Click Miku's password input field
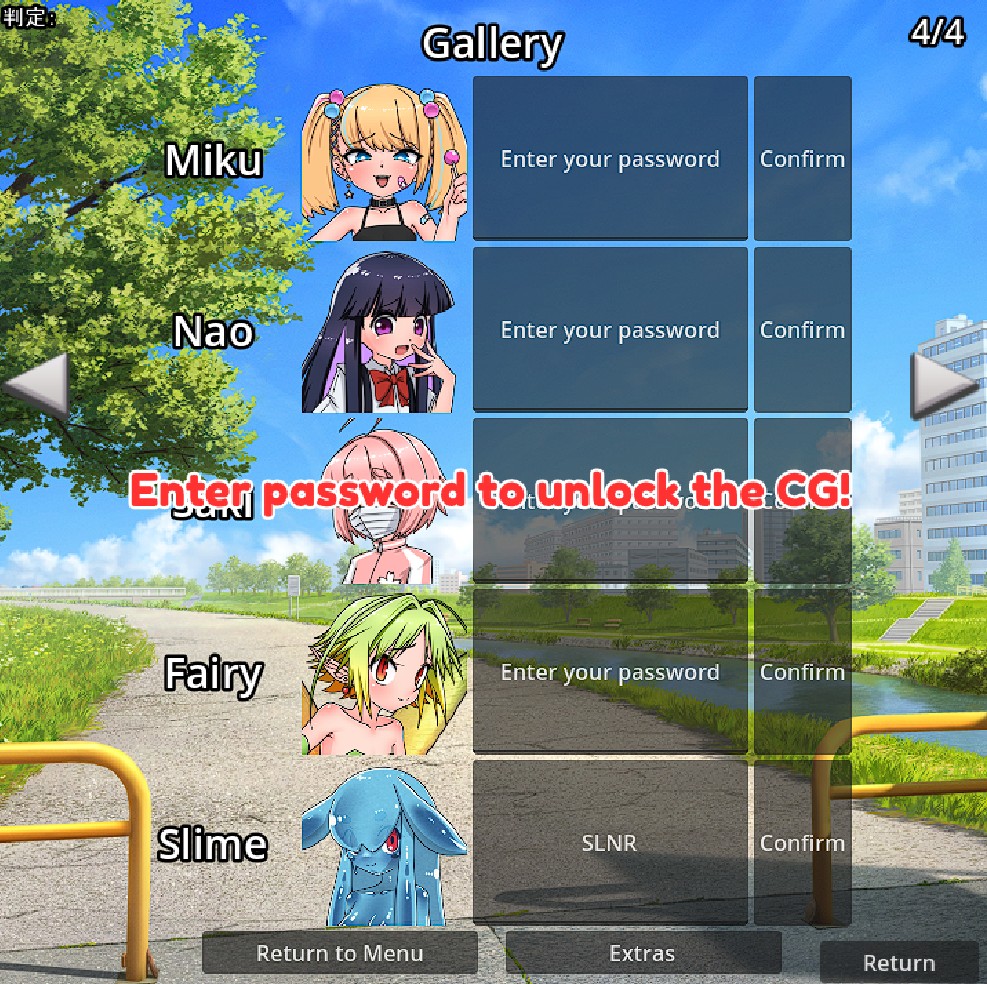 click(x=610, y=158)
